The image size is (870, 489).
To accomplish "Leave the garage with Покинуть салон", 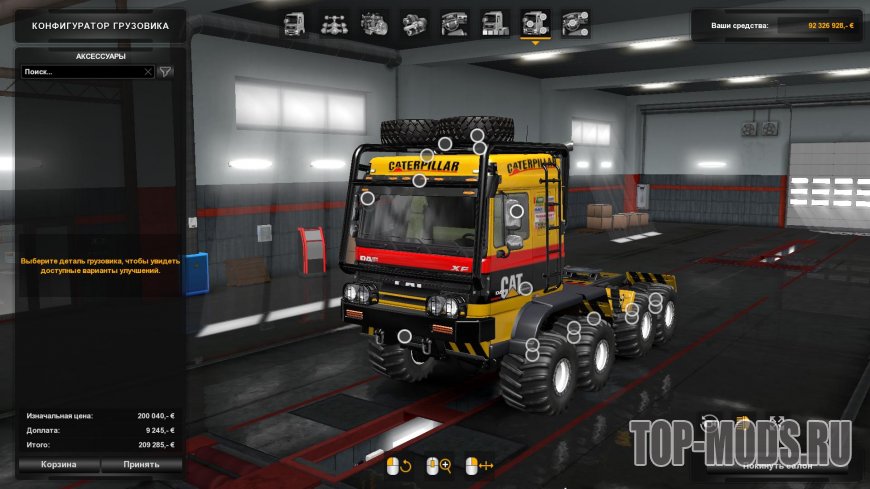I will point(775,465).
